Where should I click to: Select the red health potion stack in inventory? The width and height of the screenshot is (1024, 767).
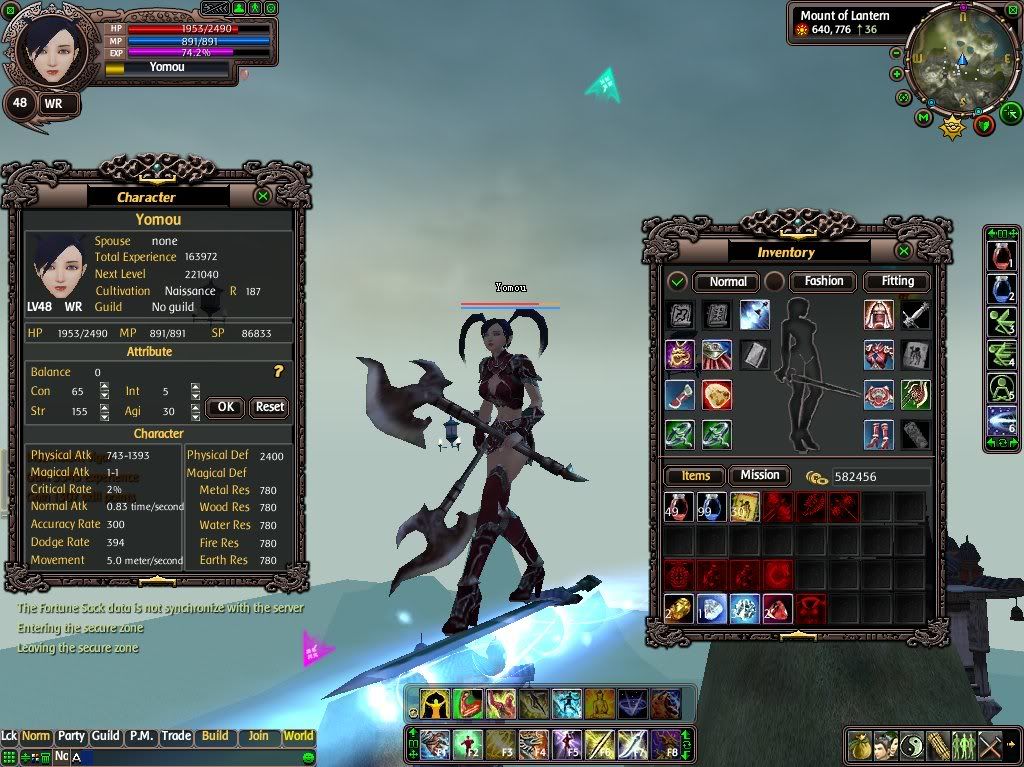678,506
